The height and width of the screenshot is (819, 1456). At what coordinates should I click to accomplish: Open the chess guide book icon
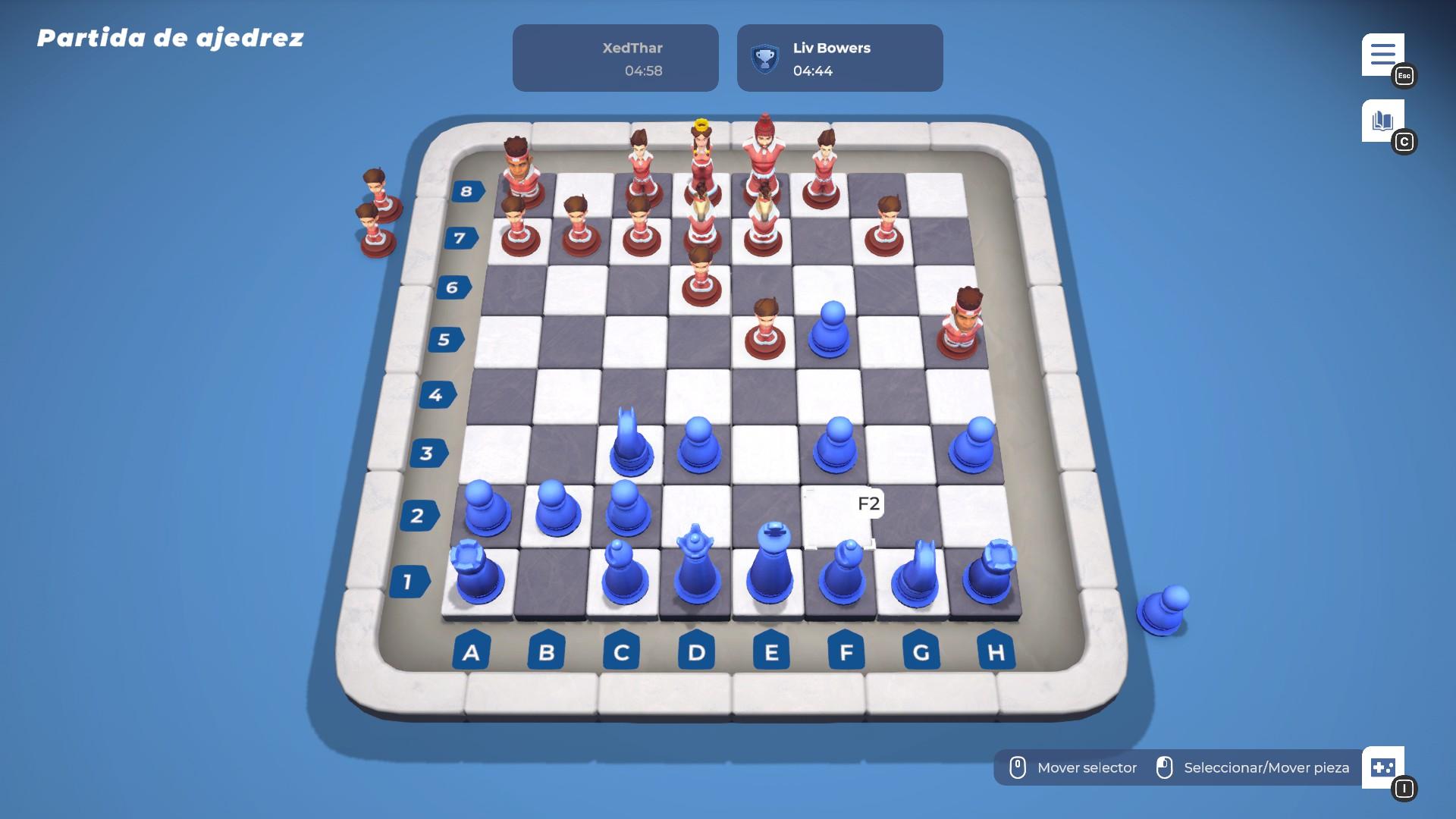[1381, 118]
